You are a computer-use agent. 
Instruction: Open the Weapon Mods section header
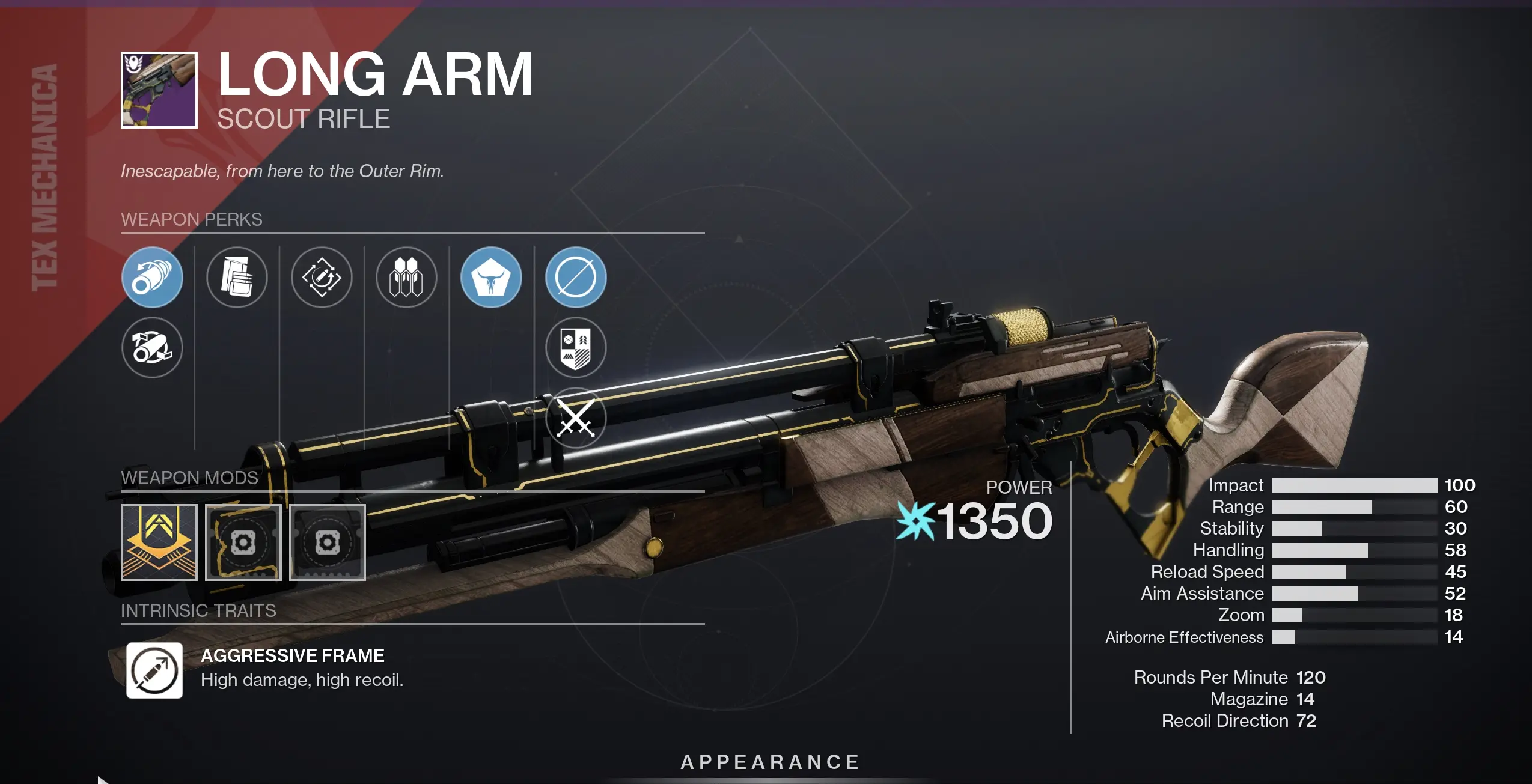tap(190, 478)
